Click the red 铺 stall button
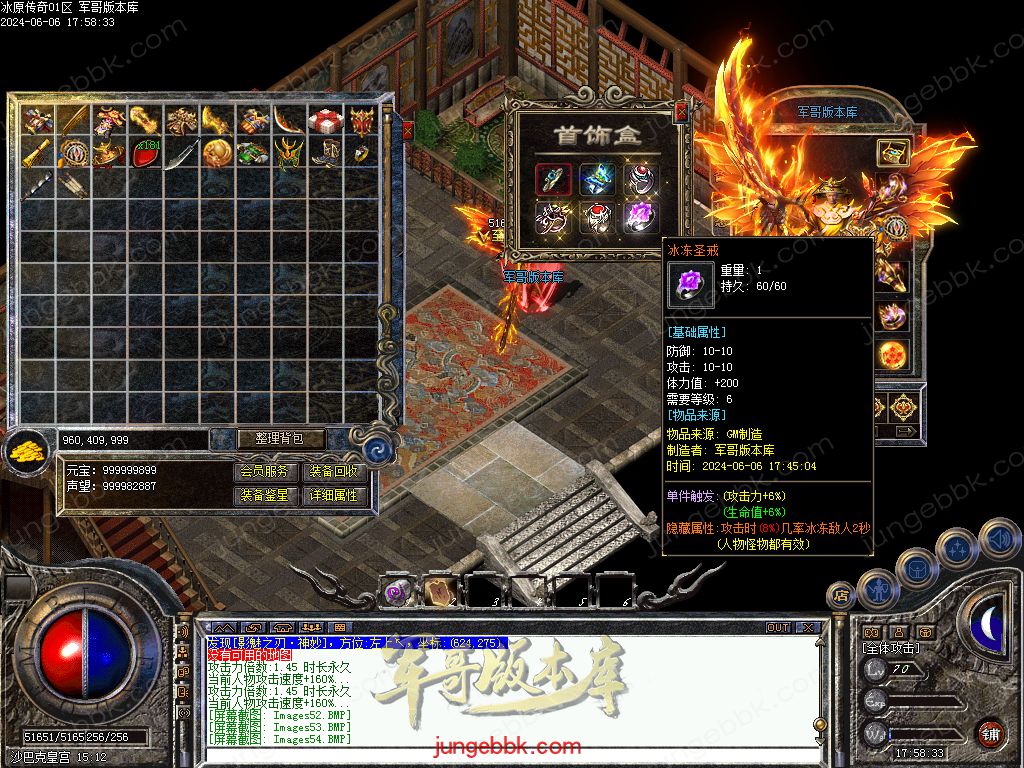 coord(990,733)
